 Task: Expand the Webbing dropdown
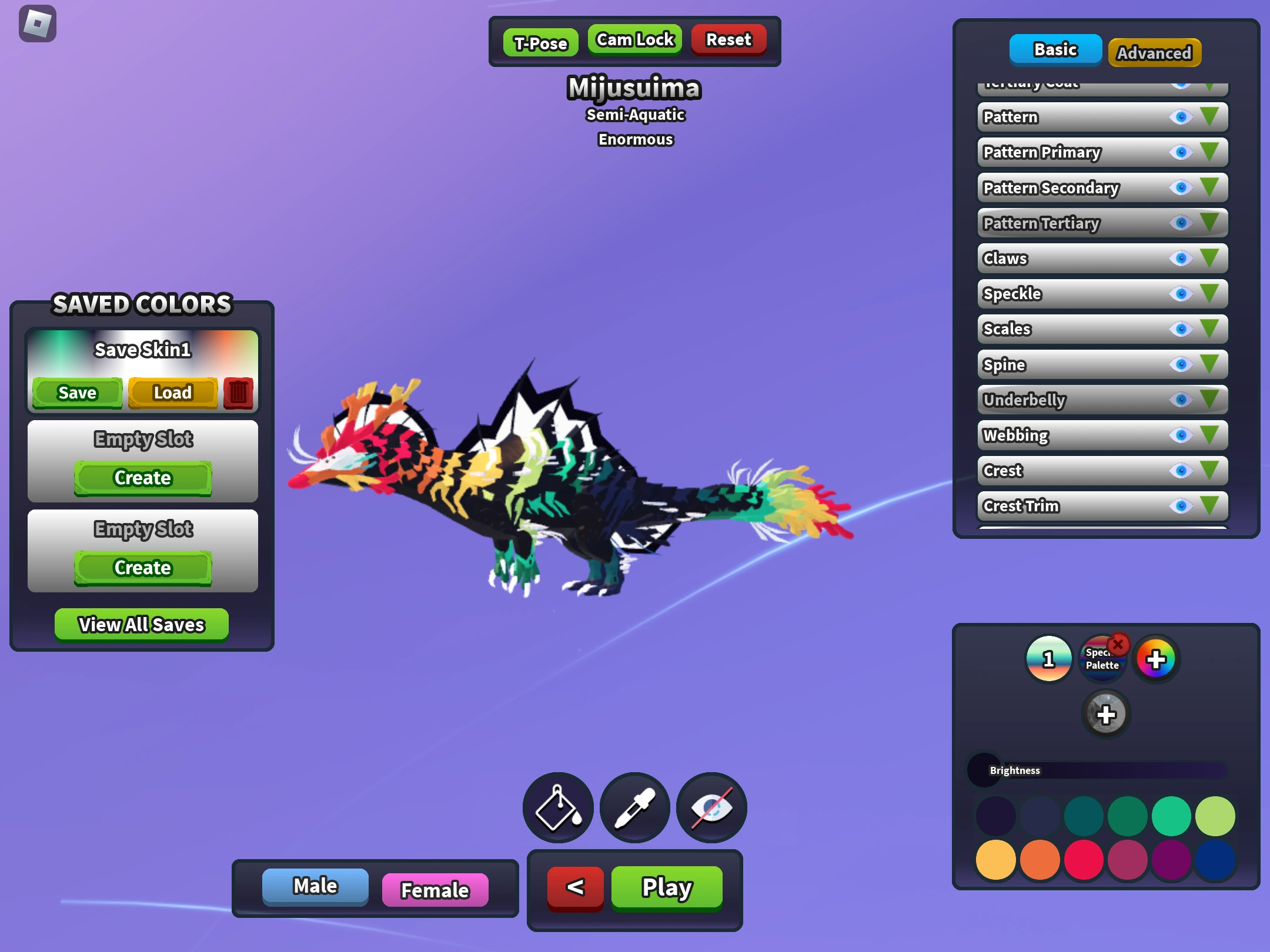coord(1208,435)
